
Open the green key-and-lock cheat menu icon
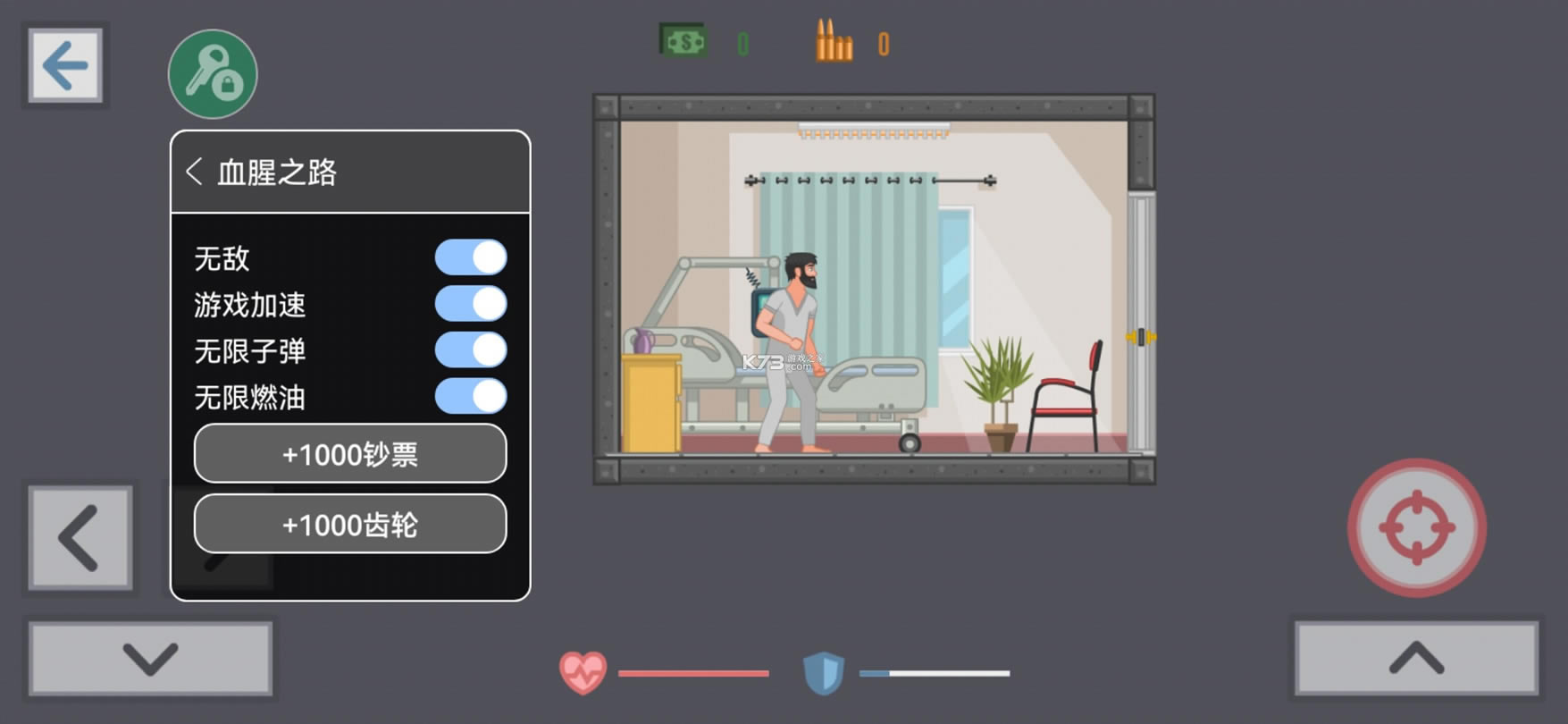point(213,74)
